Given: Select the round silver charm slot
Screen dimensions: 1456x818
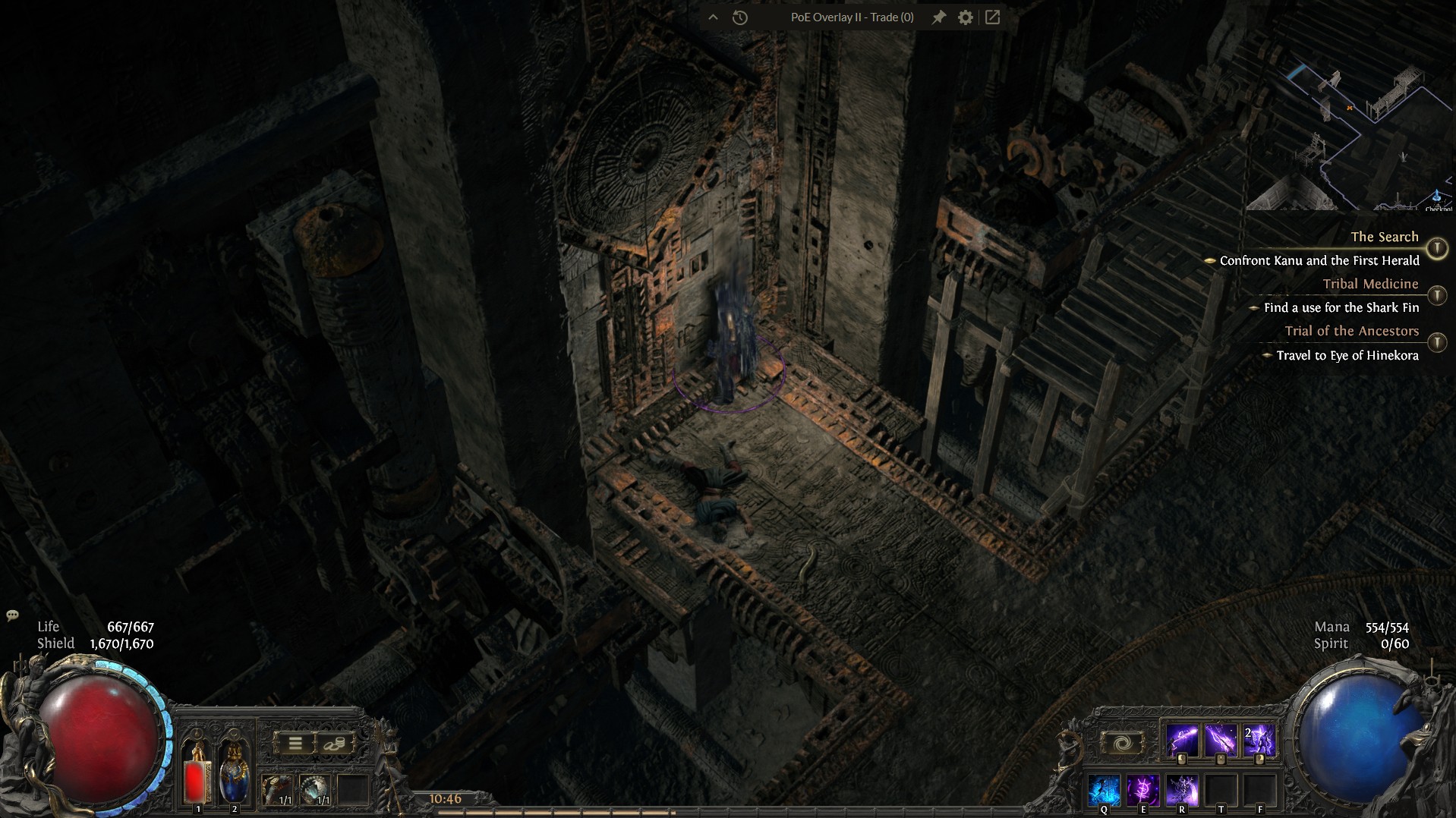Looking at the screenshot, I should pyautogui.click(x=314, y=790).
